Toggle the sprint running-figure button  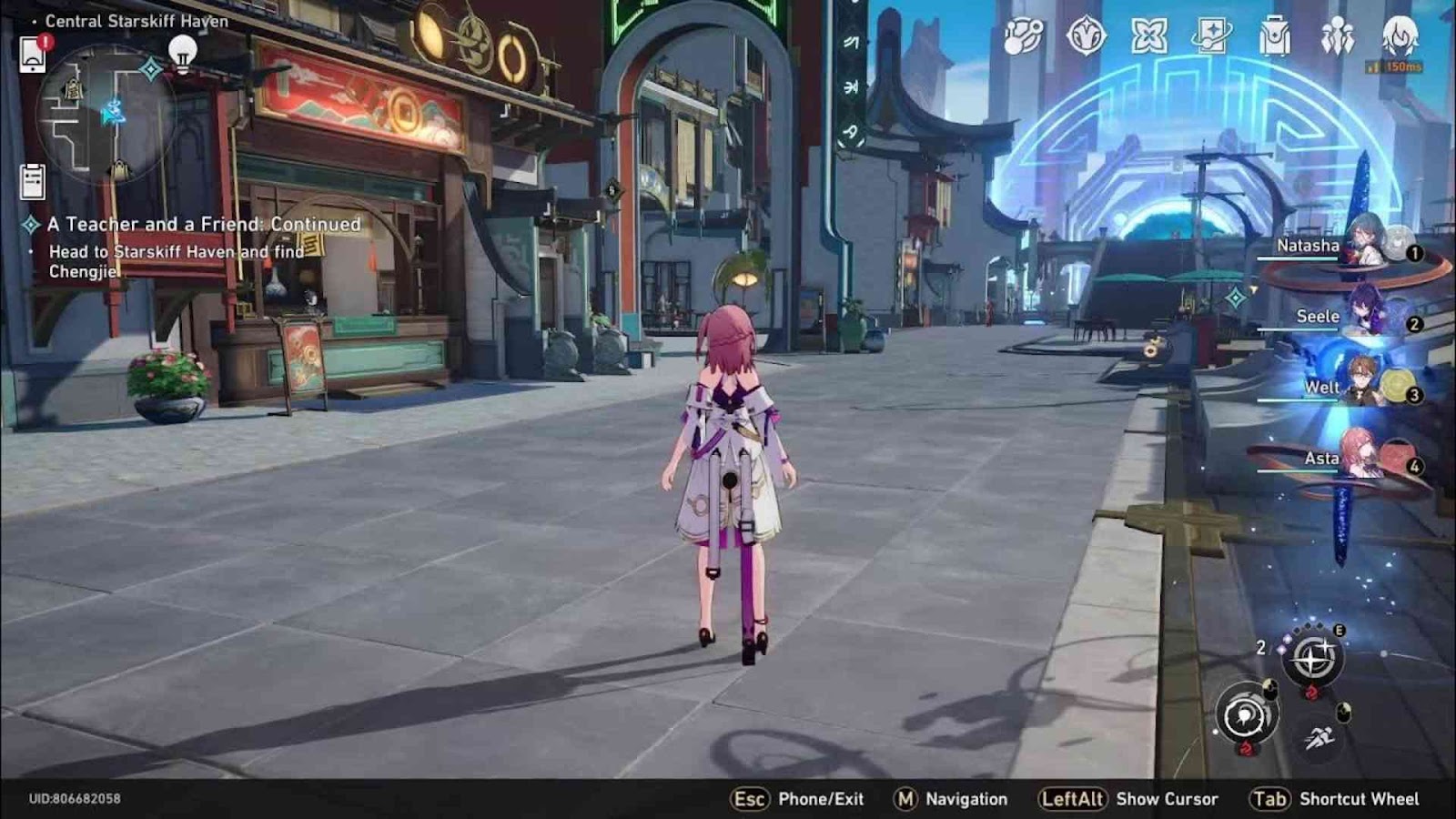point(1319,737)
